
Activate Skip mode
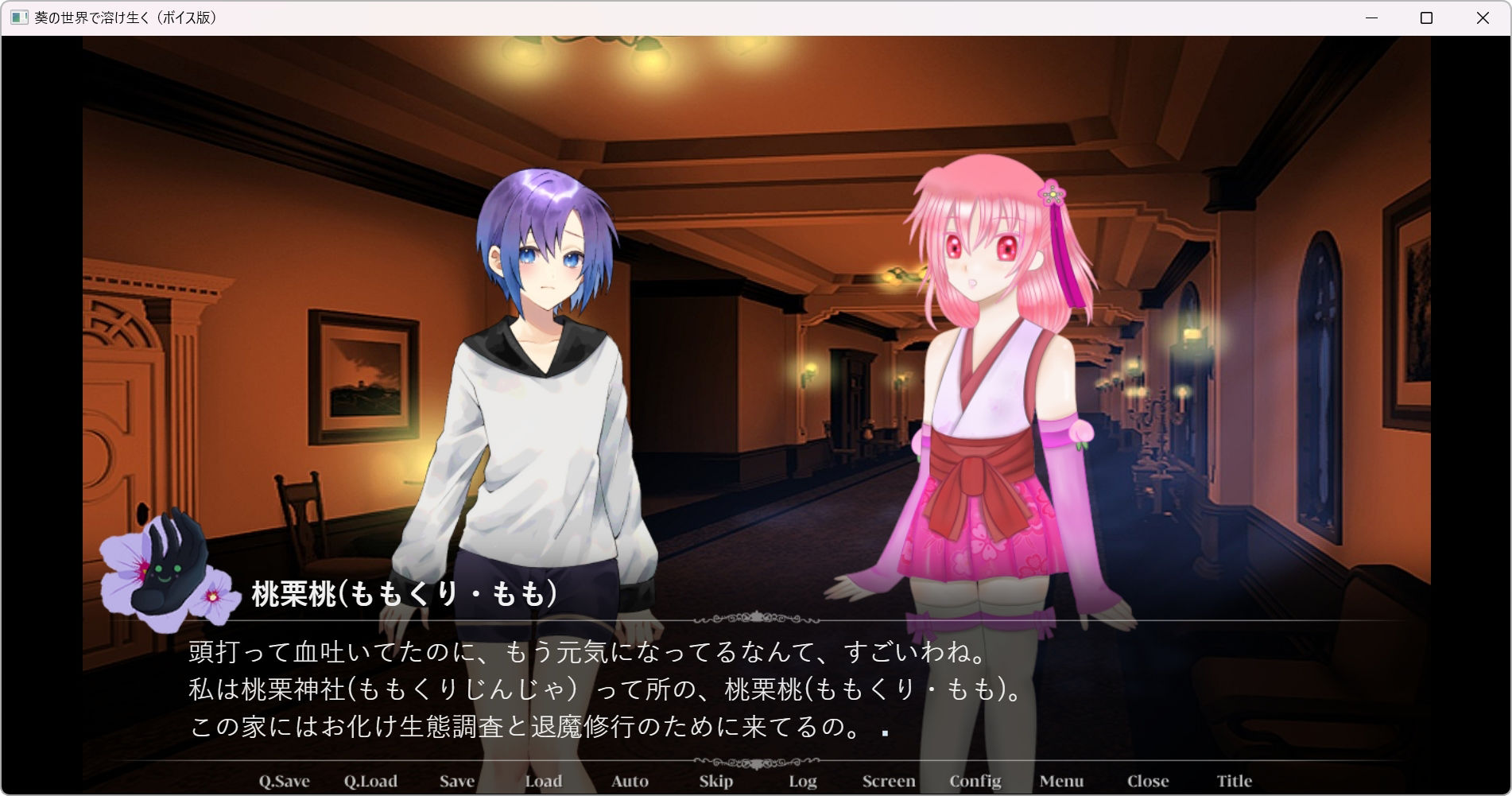tap(716, 781)
